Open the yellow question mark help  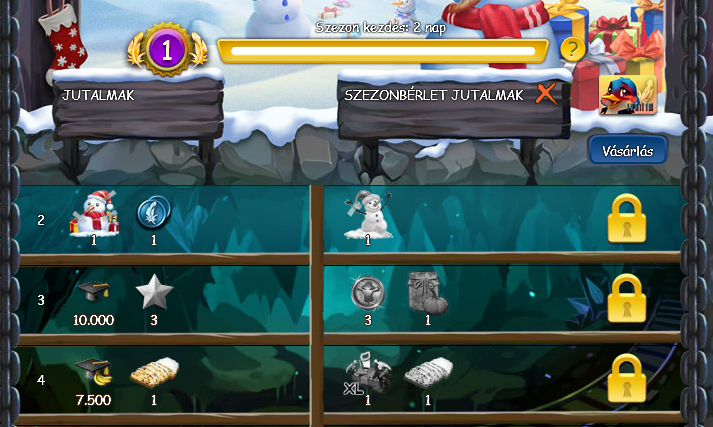[571, 49]
